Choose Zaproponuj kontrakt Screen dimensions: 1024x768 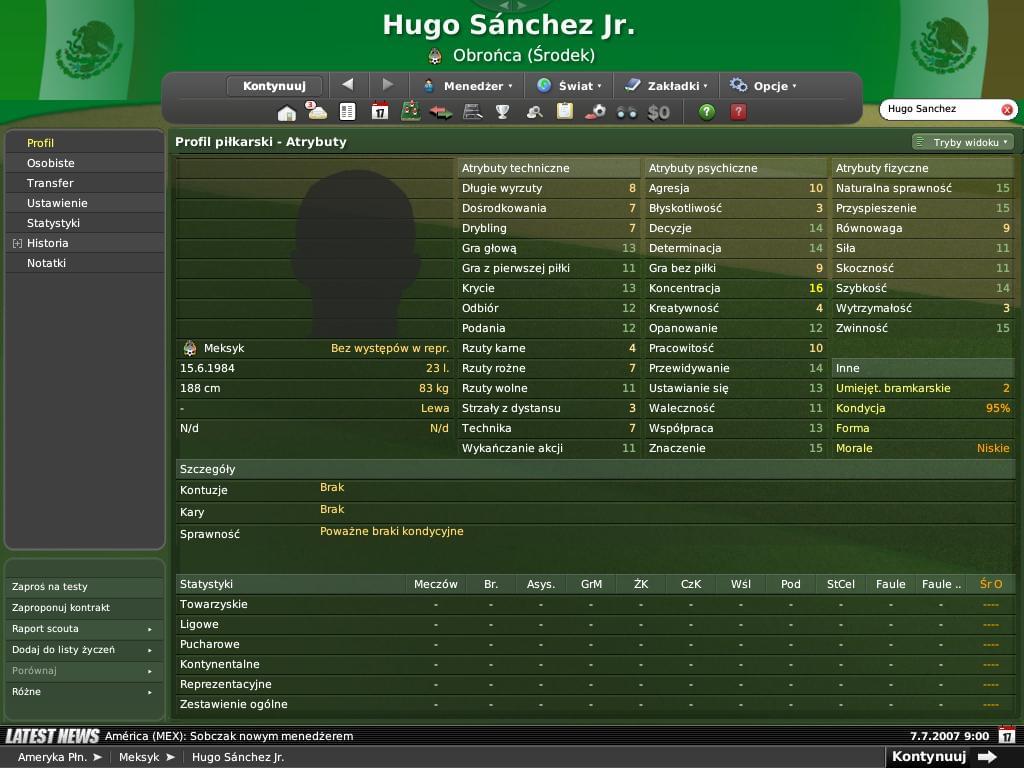(61, 608)
